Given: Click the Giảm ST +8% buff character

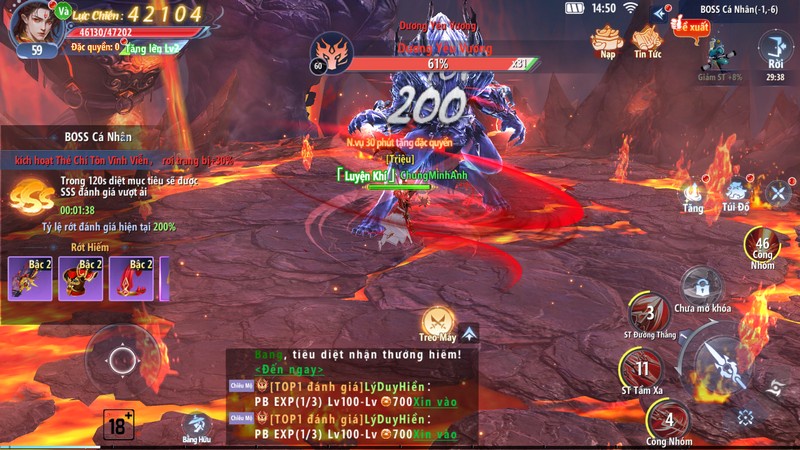Looking at the screenshot, I should (716, 52).
